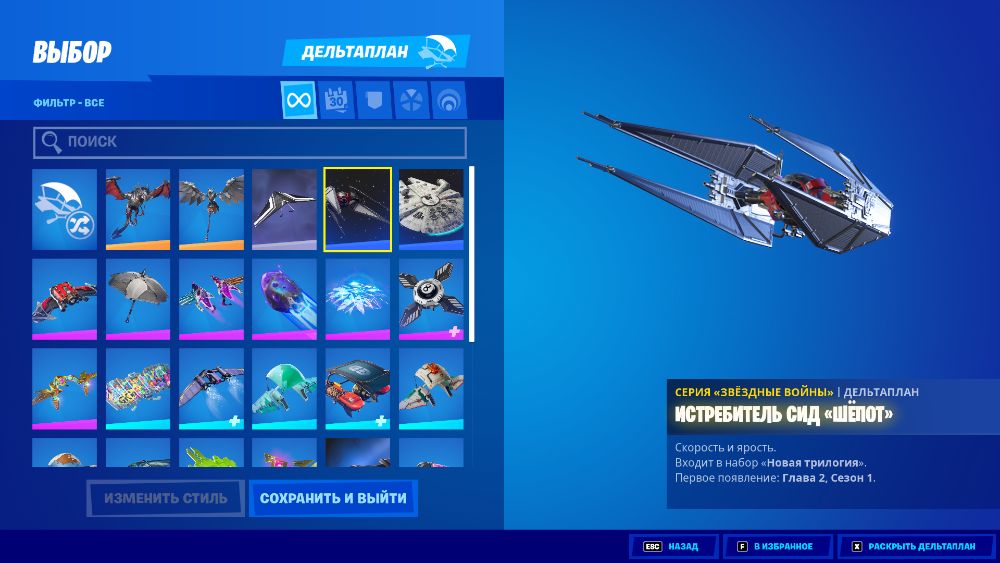Choose the grey umbrella glider
This screenshot has height=563, width=1000.
pyautogui.click(x=138, y=299)
